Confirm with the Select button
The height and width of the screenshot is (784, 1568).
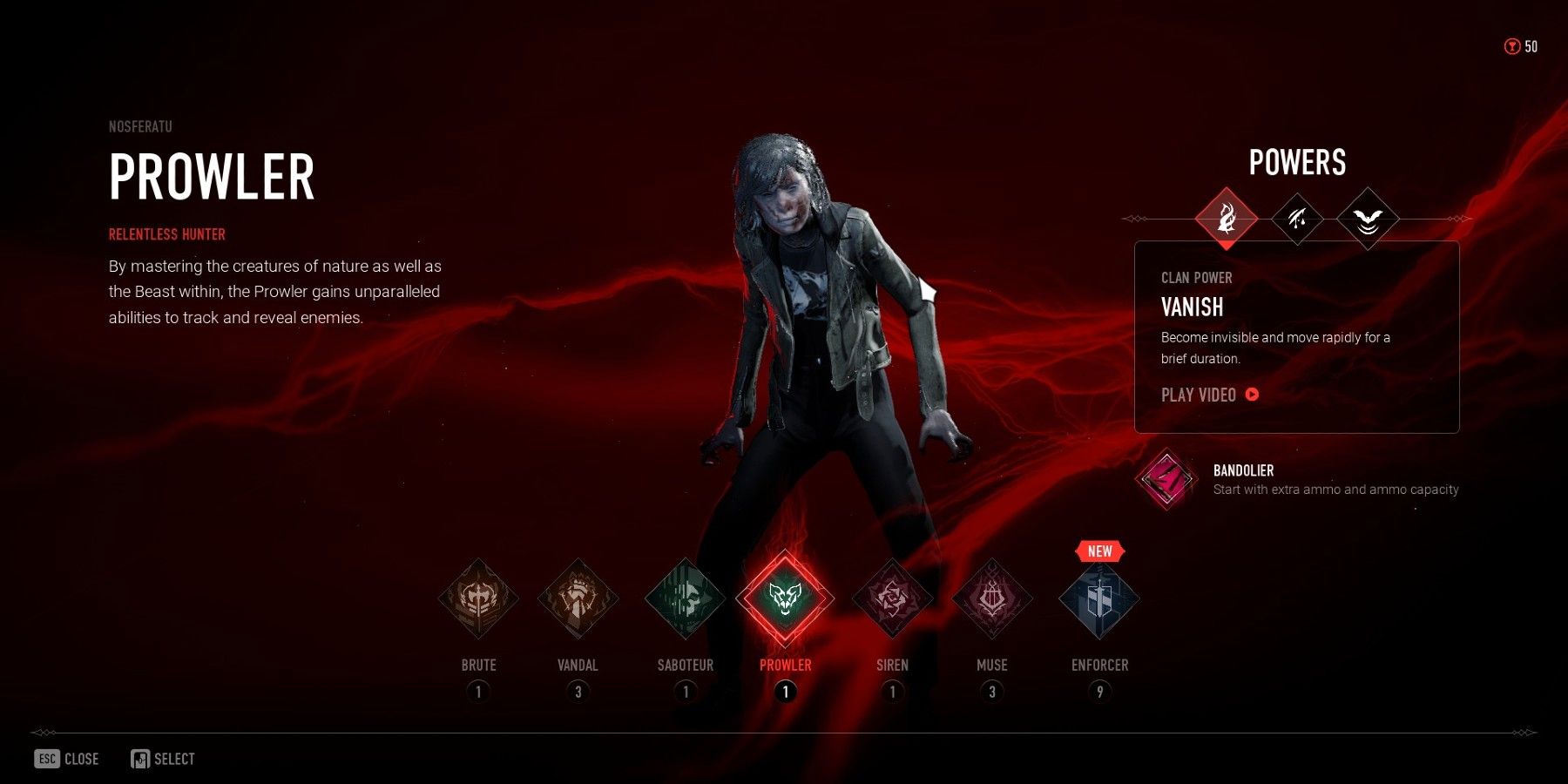[x=163, y=759]
